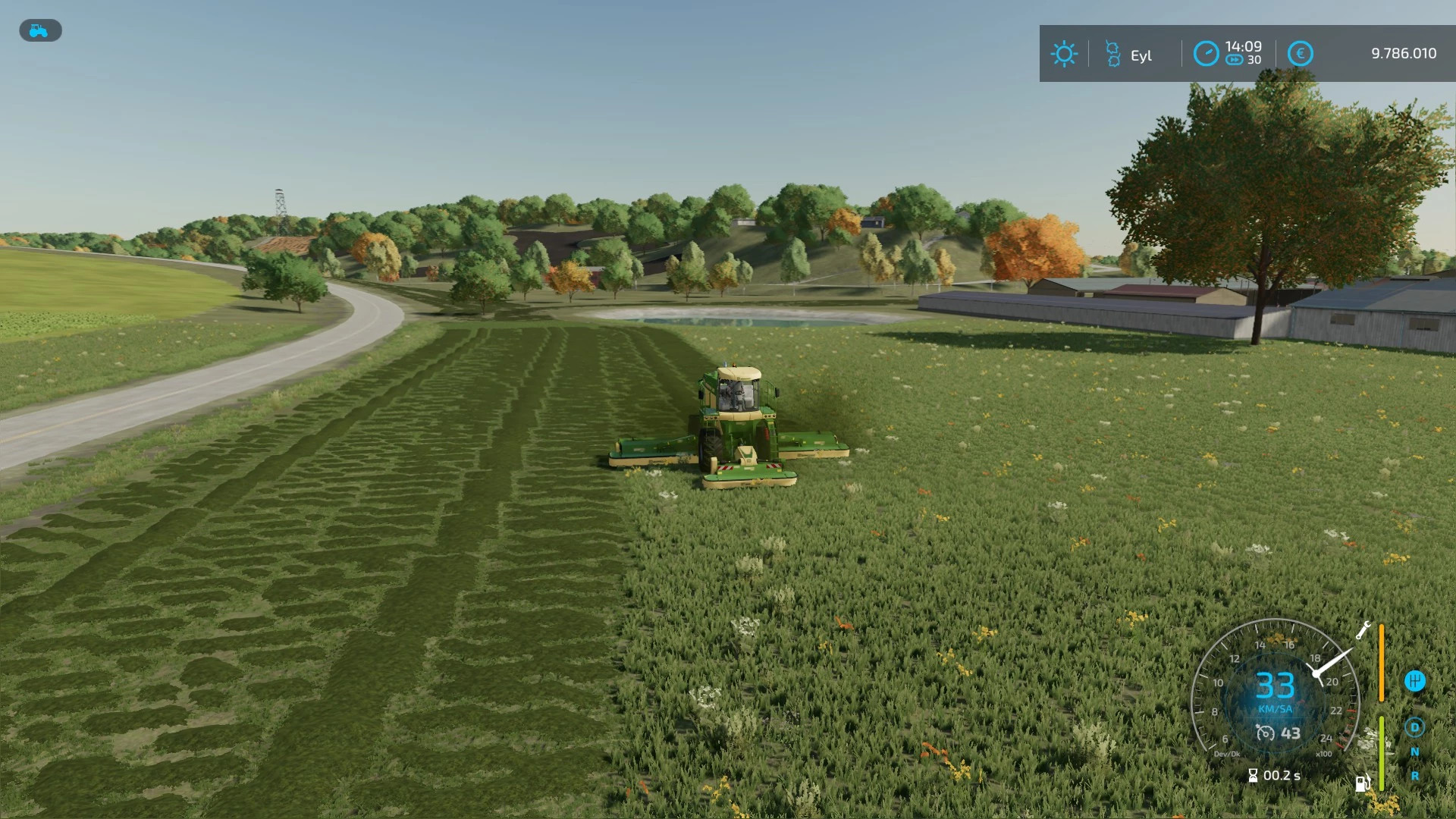This screenshot has height=819, width=1456.
Task: Click the euro coin currency icon
Action: 1301,53
